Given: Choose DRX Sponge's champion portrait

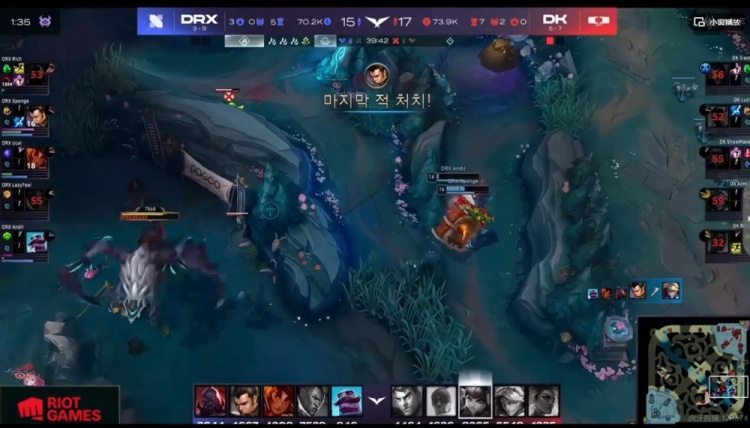Looking at the screenshot, I should click(38, 116).
